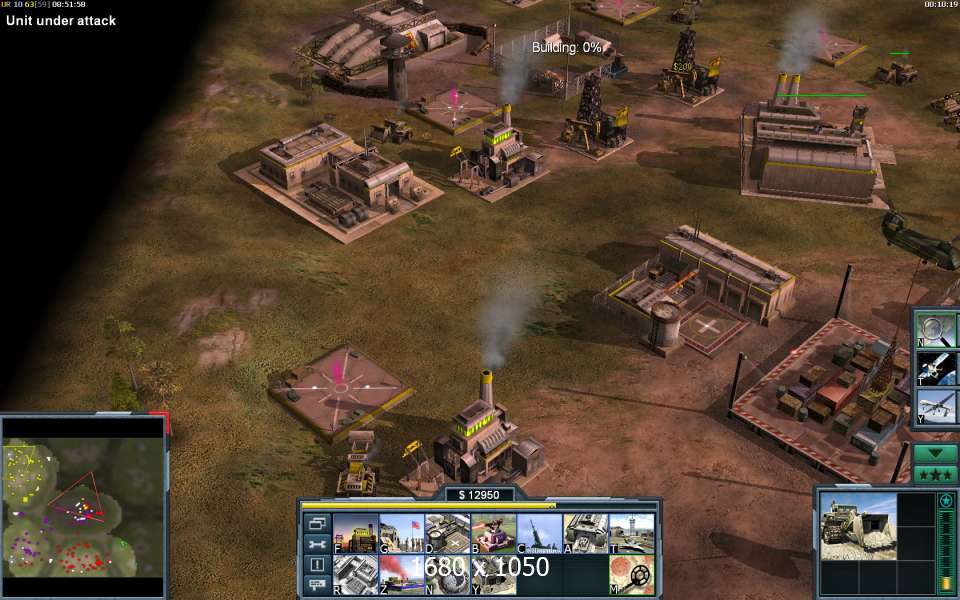Select the Patriot missile battery icon

pyautogui.click(x=540, y=533)
